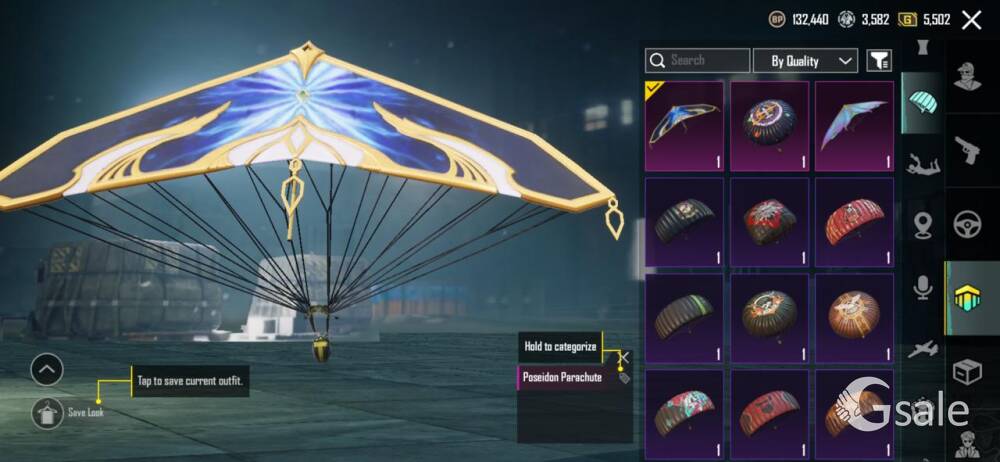Open the microphone voice category tab
Screen dimensions: 1000x462
(921, 288)
